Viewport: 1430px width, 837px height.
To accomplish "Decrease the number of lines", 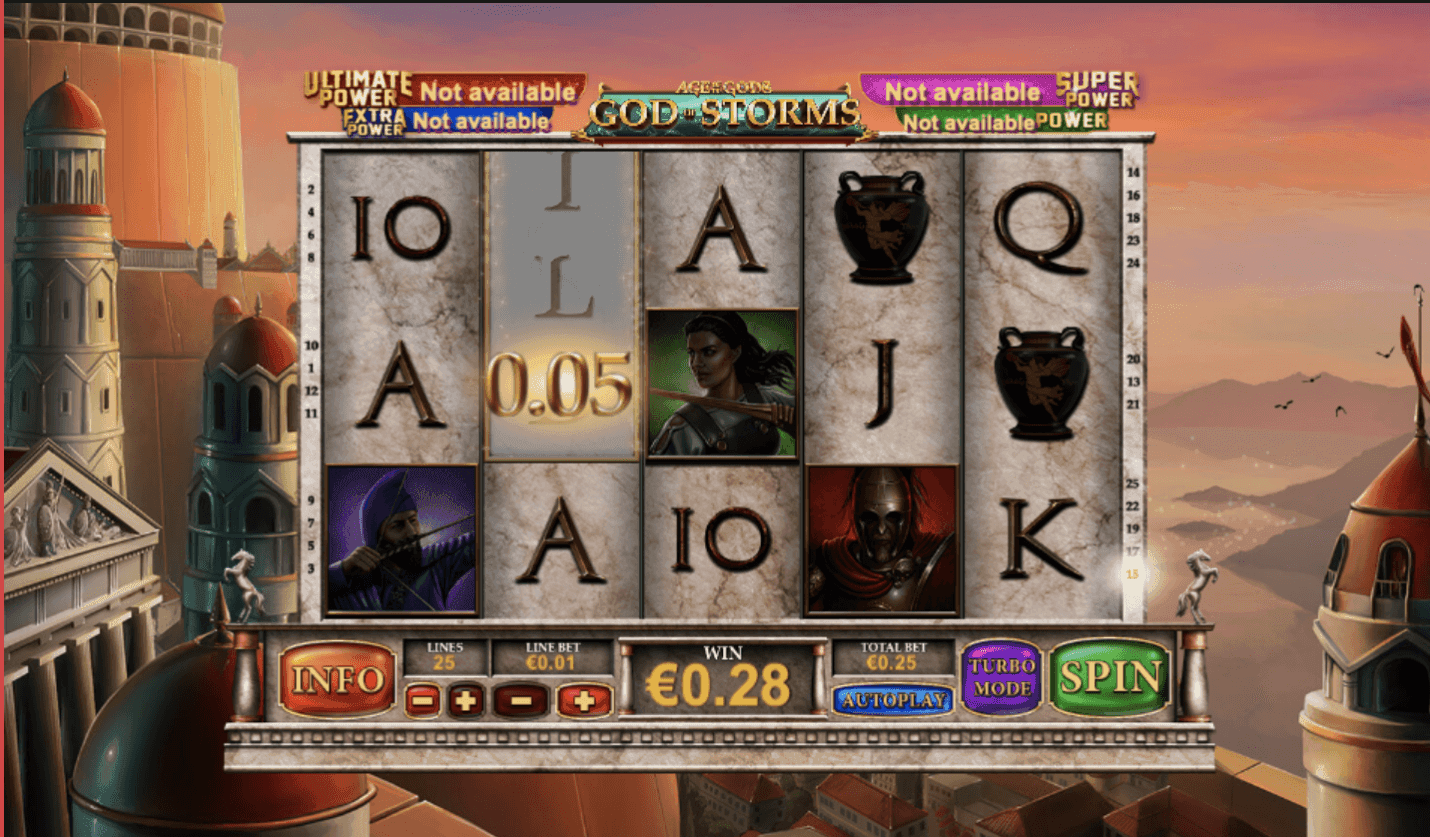I will coord(422,701).
